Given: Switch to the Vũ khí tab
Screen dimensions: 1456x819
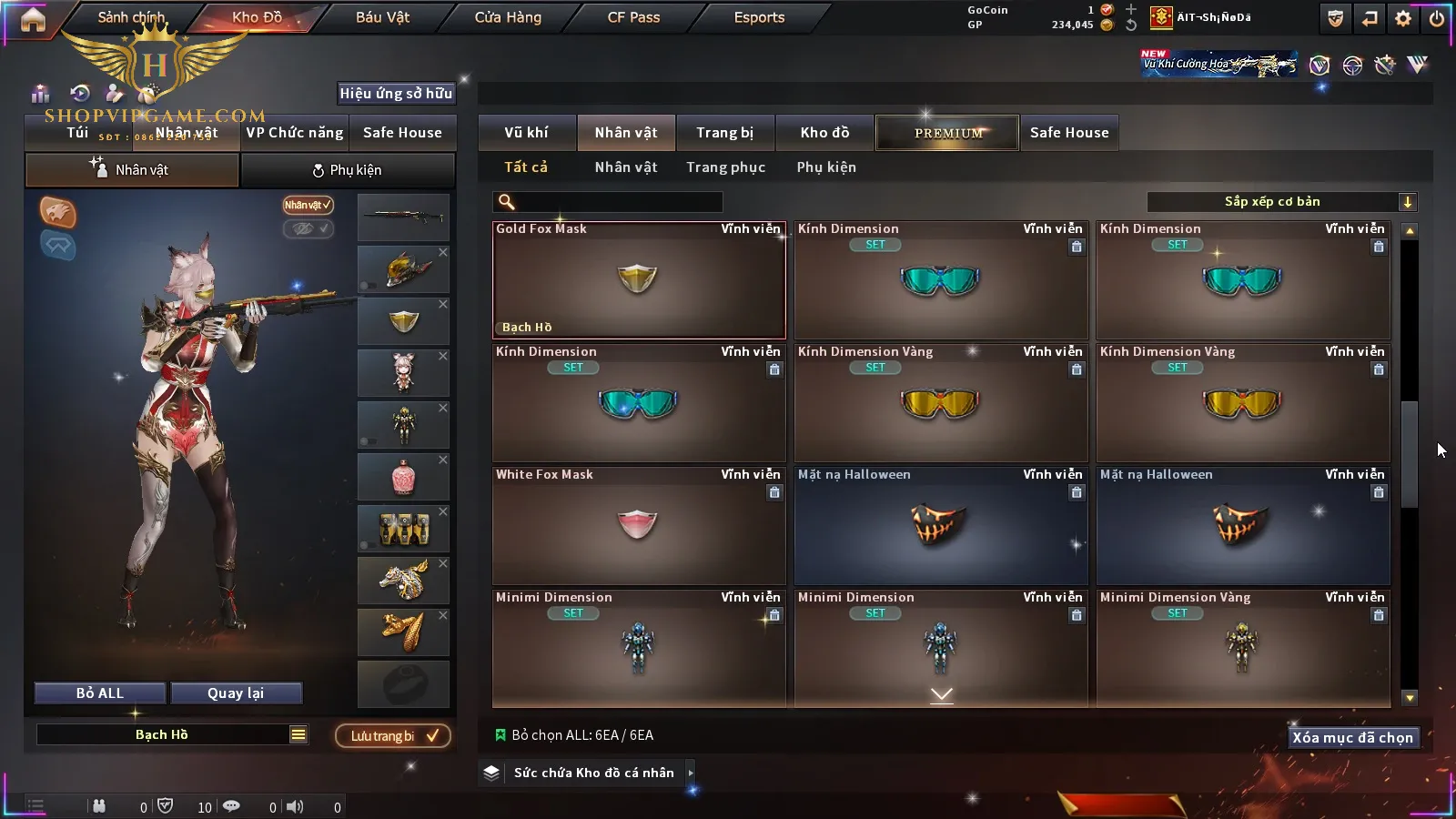Looking at the screenshot, I should pyautogui.click(x=526, y=133).
